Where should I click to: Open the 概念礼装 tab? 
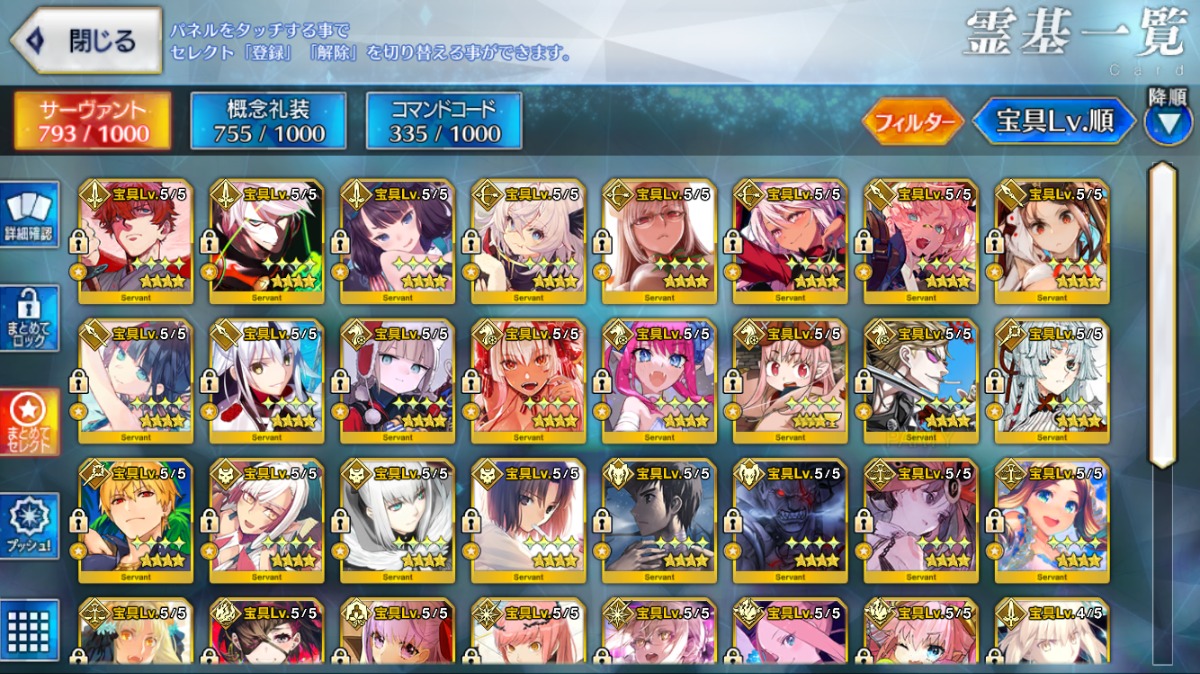268,121
